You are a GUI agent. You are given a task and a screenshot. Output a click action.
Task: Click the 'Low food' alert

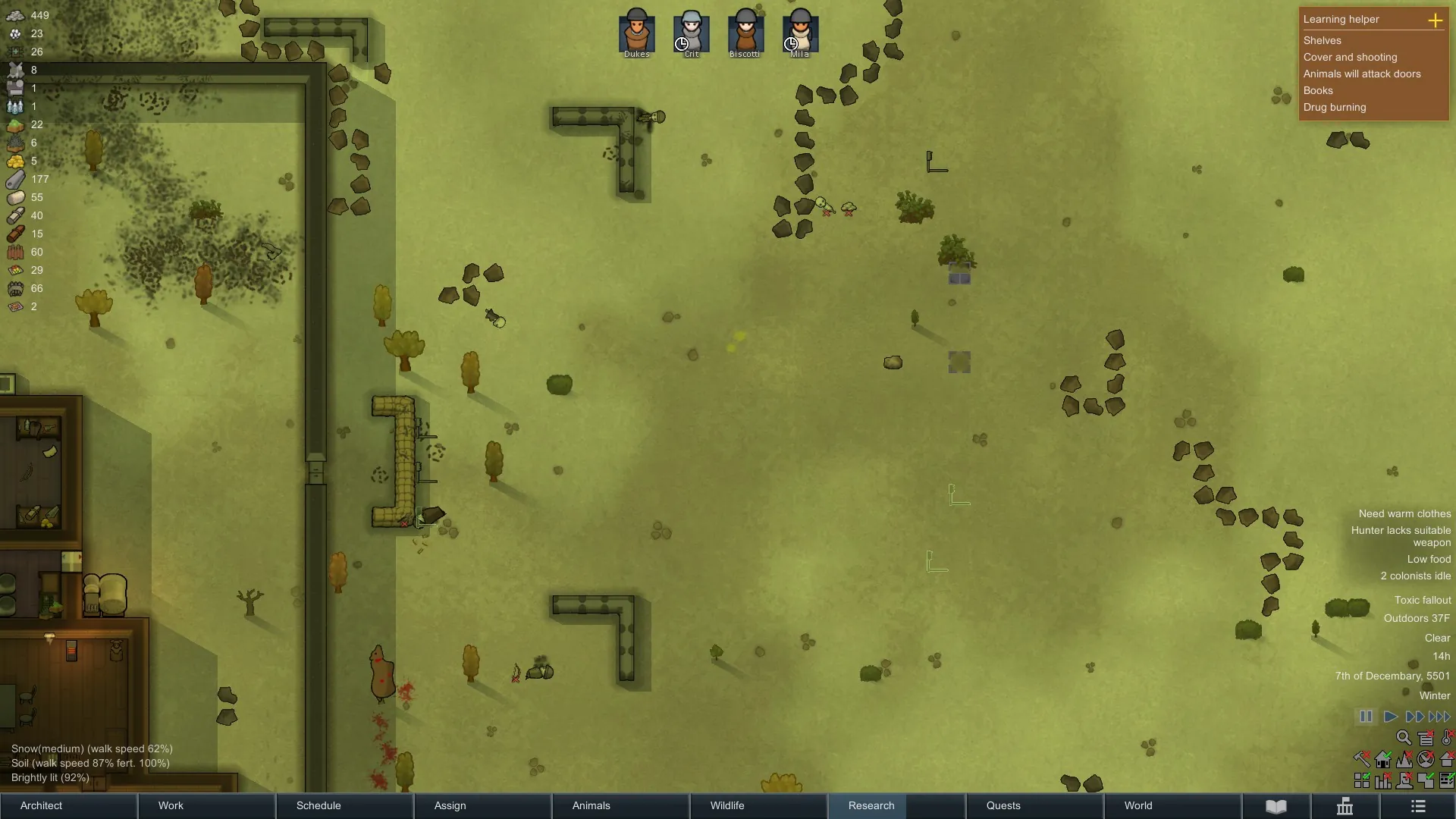coord(1429,559)
